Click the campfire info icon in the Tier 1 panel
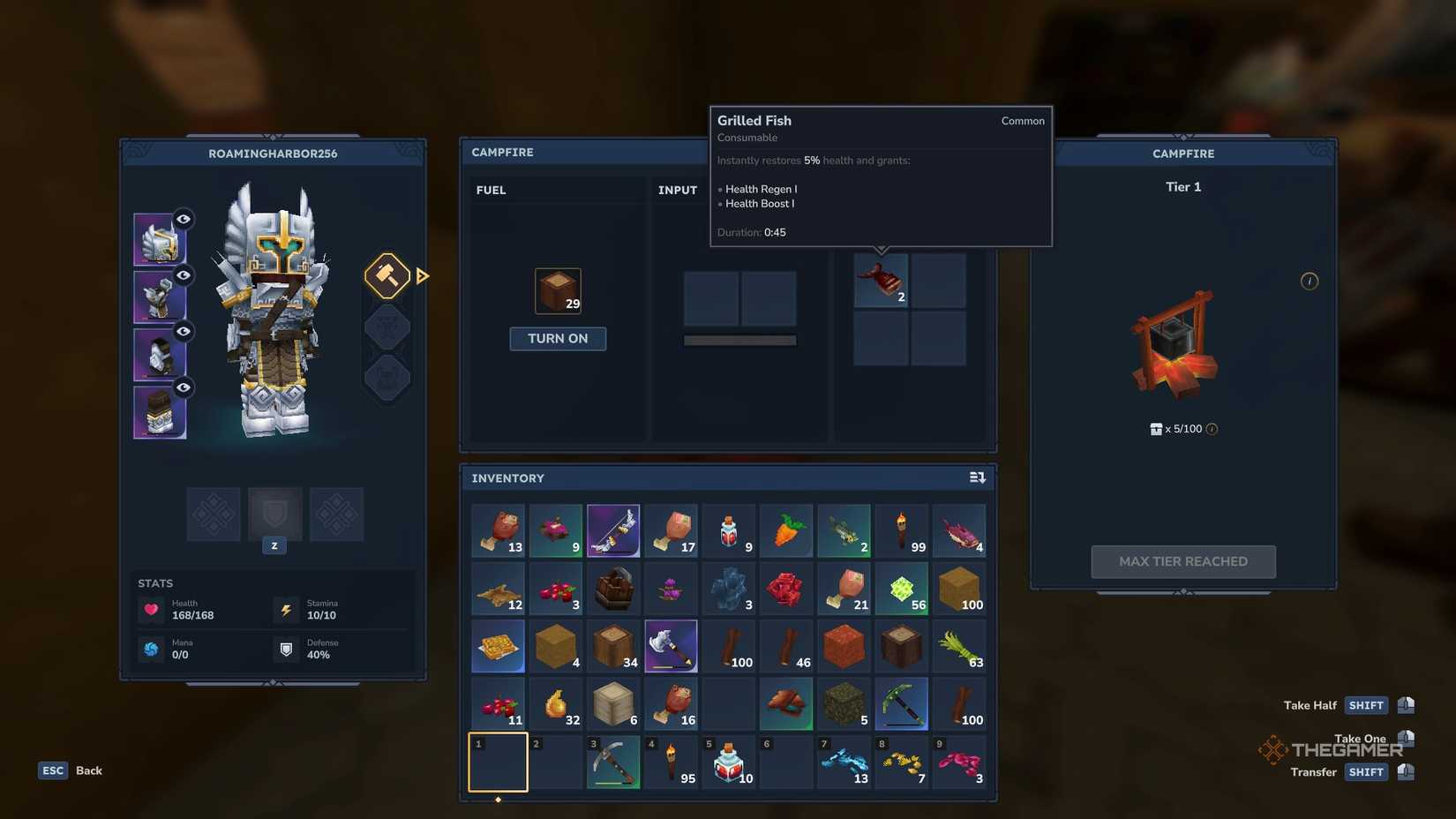The image size is (1456, 819). [x=1310, y=281]
